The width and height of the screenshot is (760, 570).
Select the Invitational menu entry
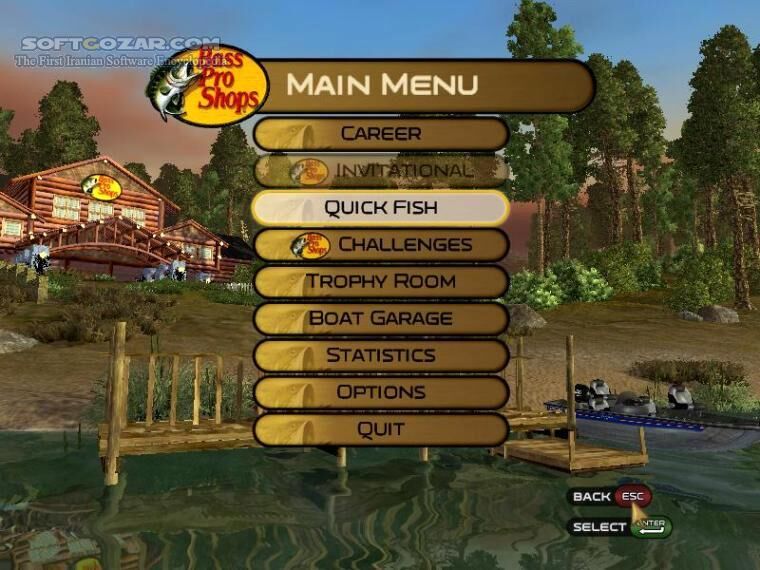pyautogui.click(x=381, y=170)
